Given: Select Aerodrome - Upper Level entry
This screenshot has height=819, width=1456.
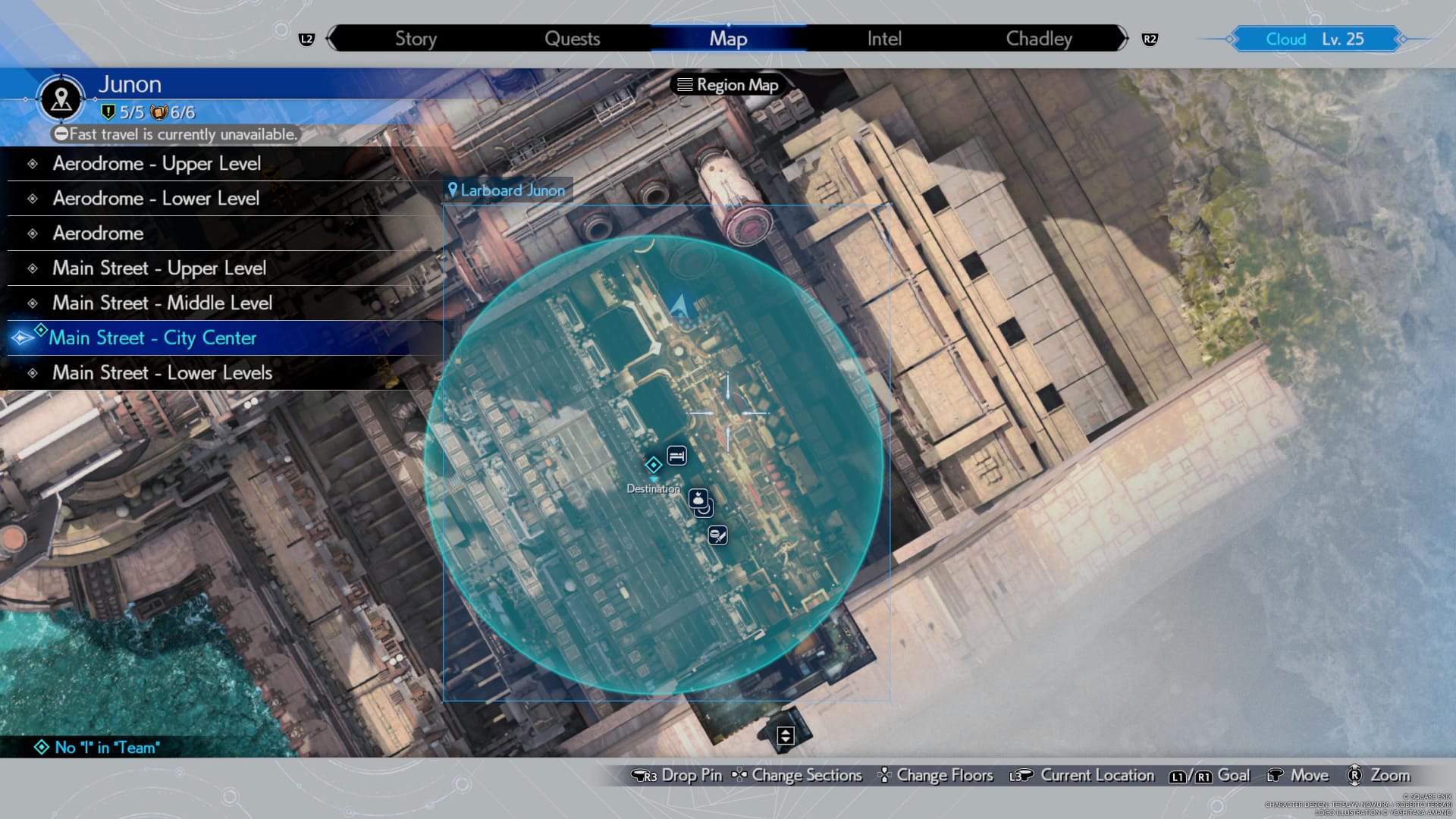Looking at the screenshot, I should click(155, 163).
